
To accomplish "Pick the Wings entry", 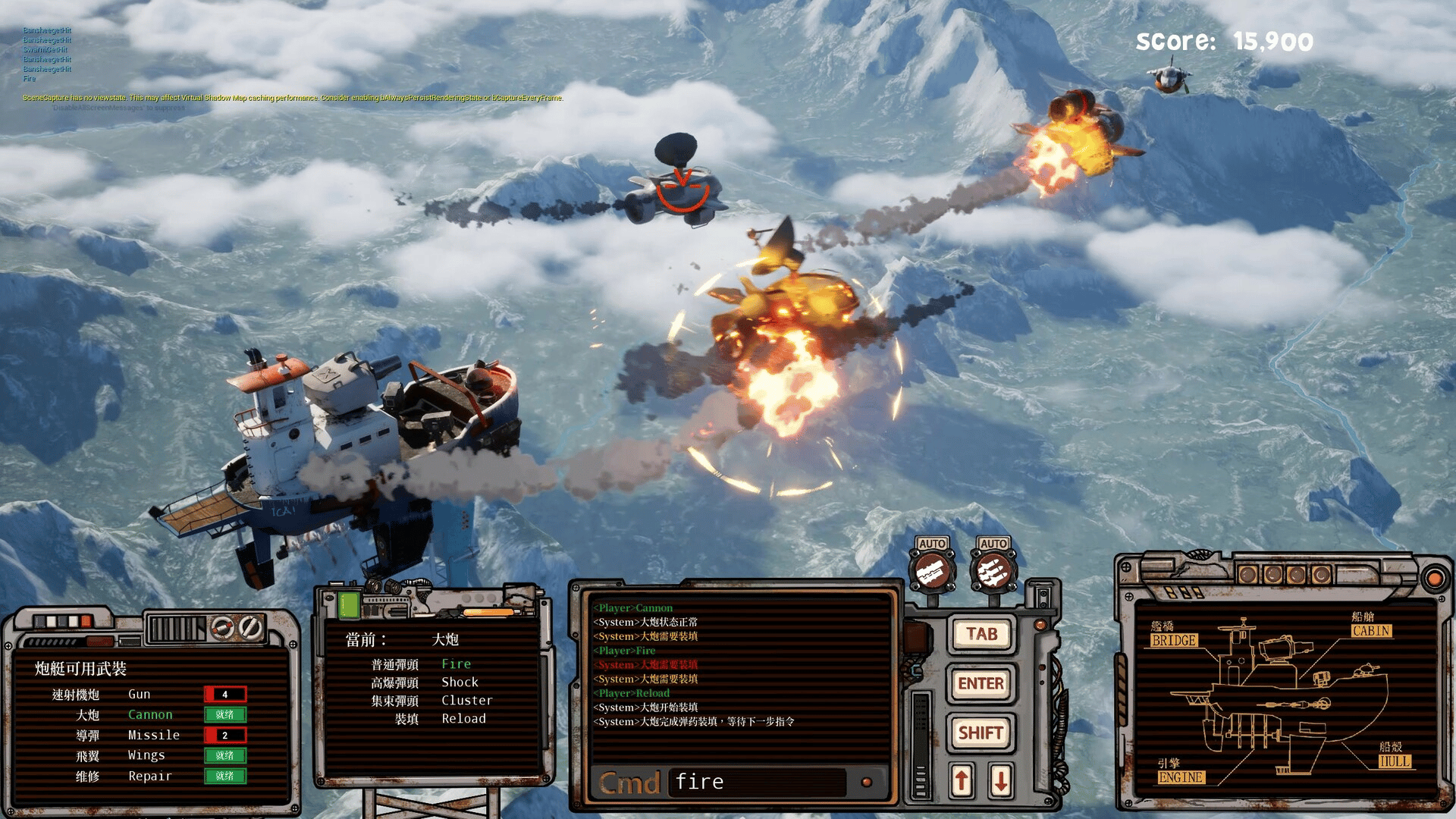I will [146, 755].
